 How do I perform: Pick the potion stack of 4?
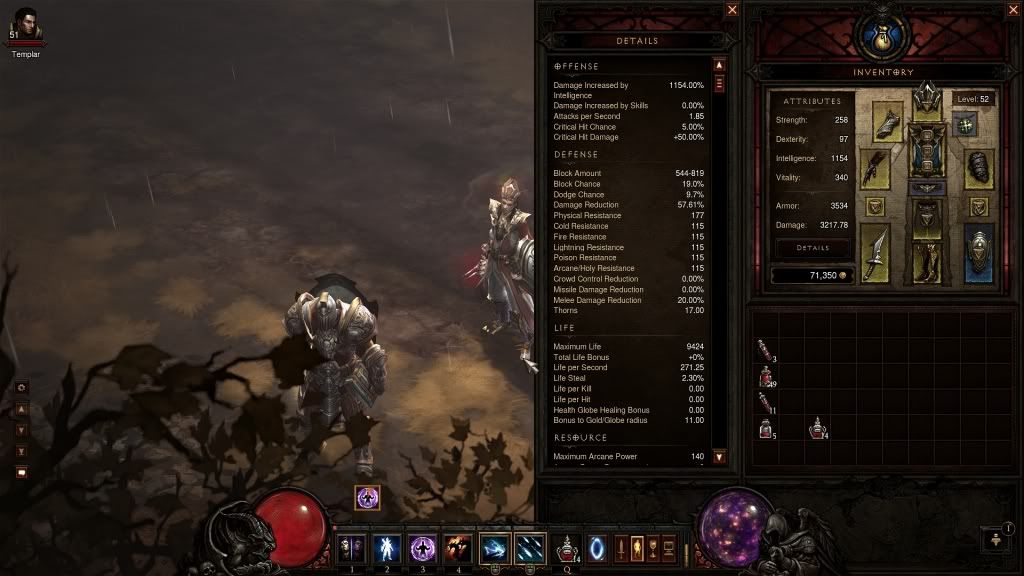pyautogui.click(x=817, y=428)
